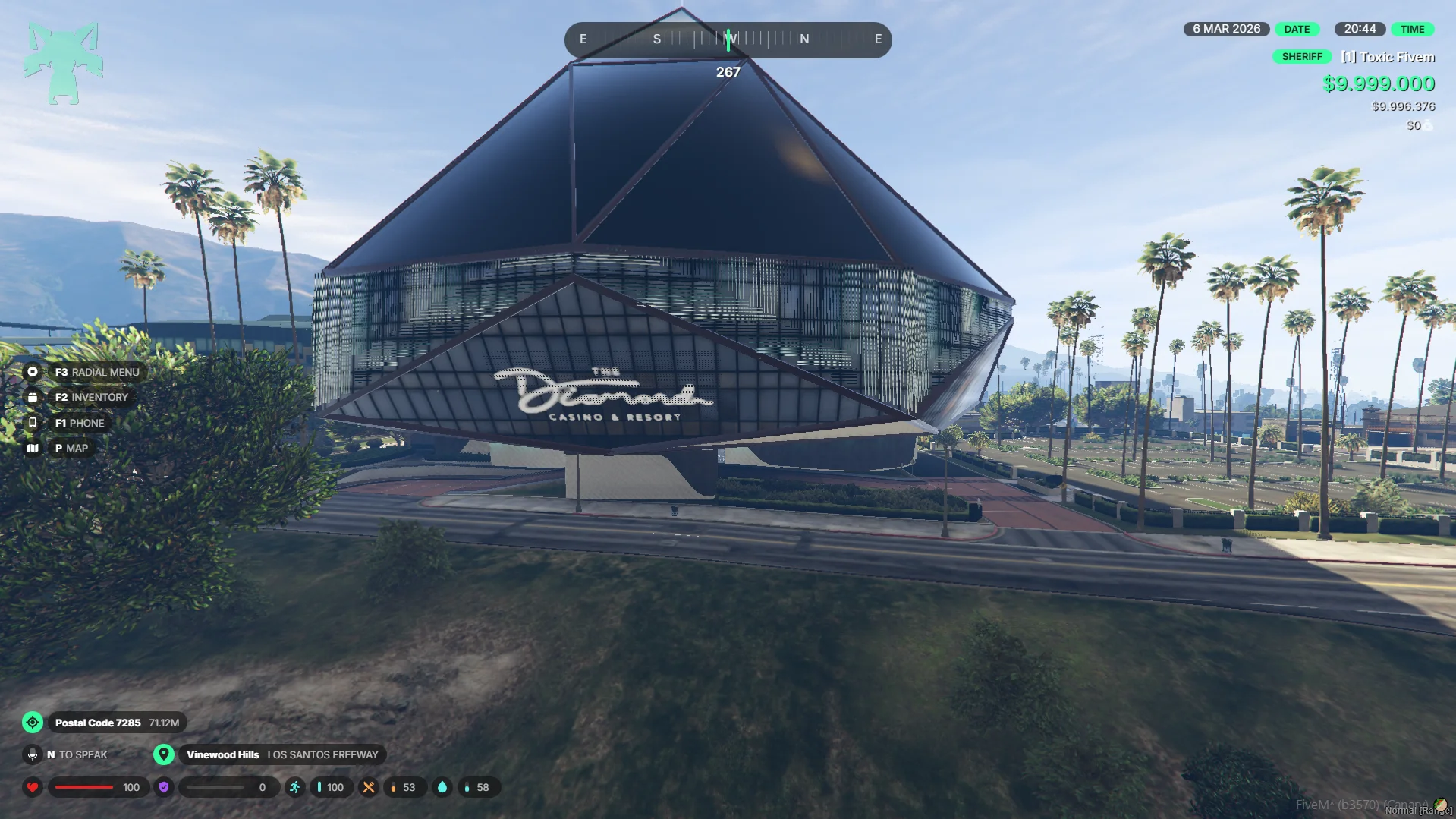Toggle the microphone voice icon
This screenshot has height=819, width=1456.
point(33,754)
